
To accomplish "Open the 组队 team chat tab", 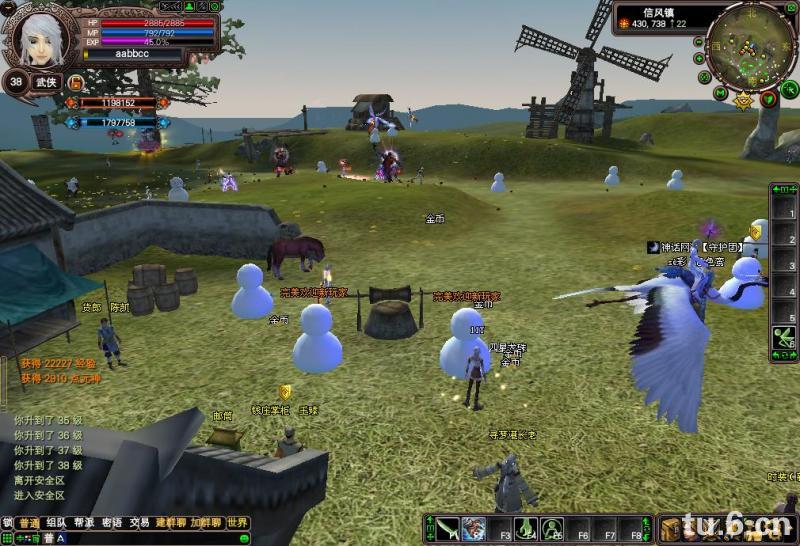I will [x=56, y=523].
